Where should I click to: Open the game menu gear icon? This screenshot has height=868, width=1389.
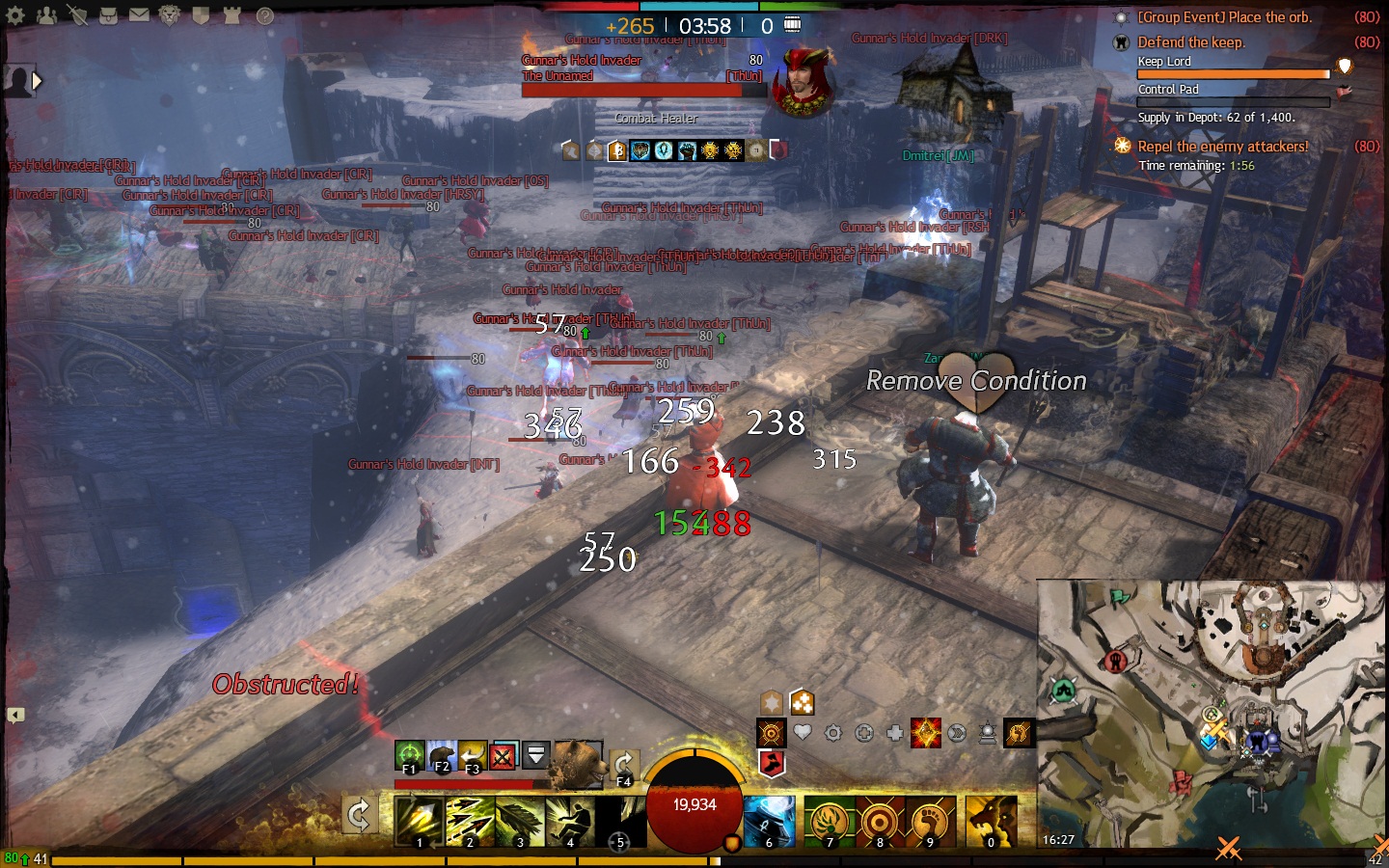pyautogui.click(x=15, y=15)
